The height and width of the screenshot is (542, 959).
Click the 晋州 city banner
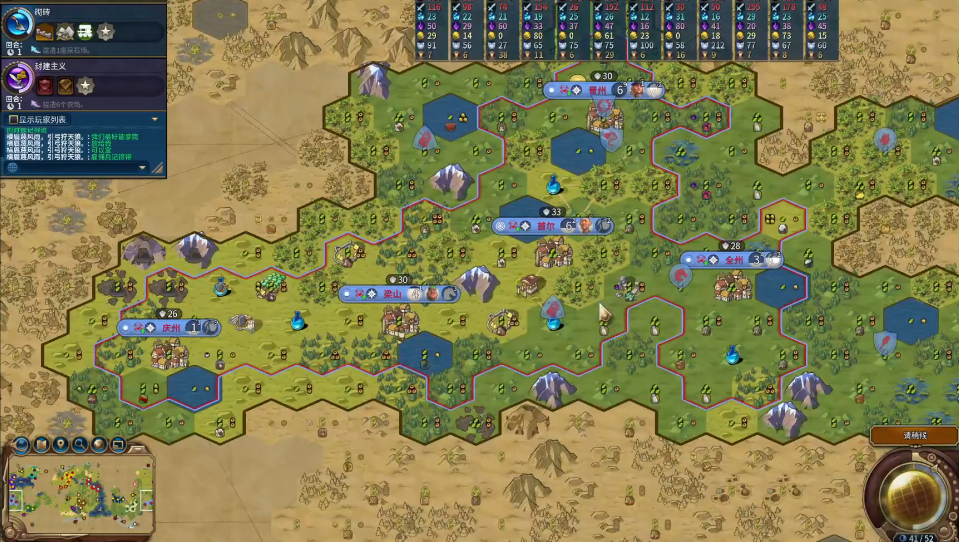tap(599, 90)
